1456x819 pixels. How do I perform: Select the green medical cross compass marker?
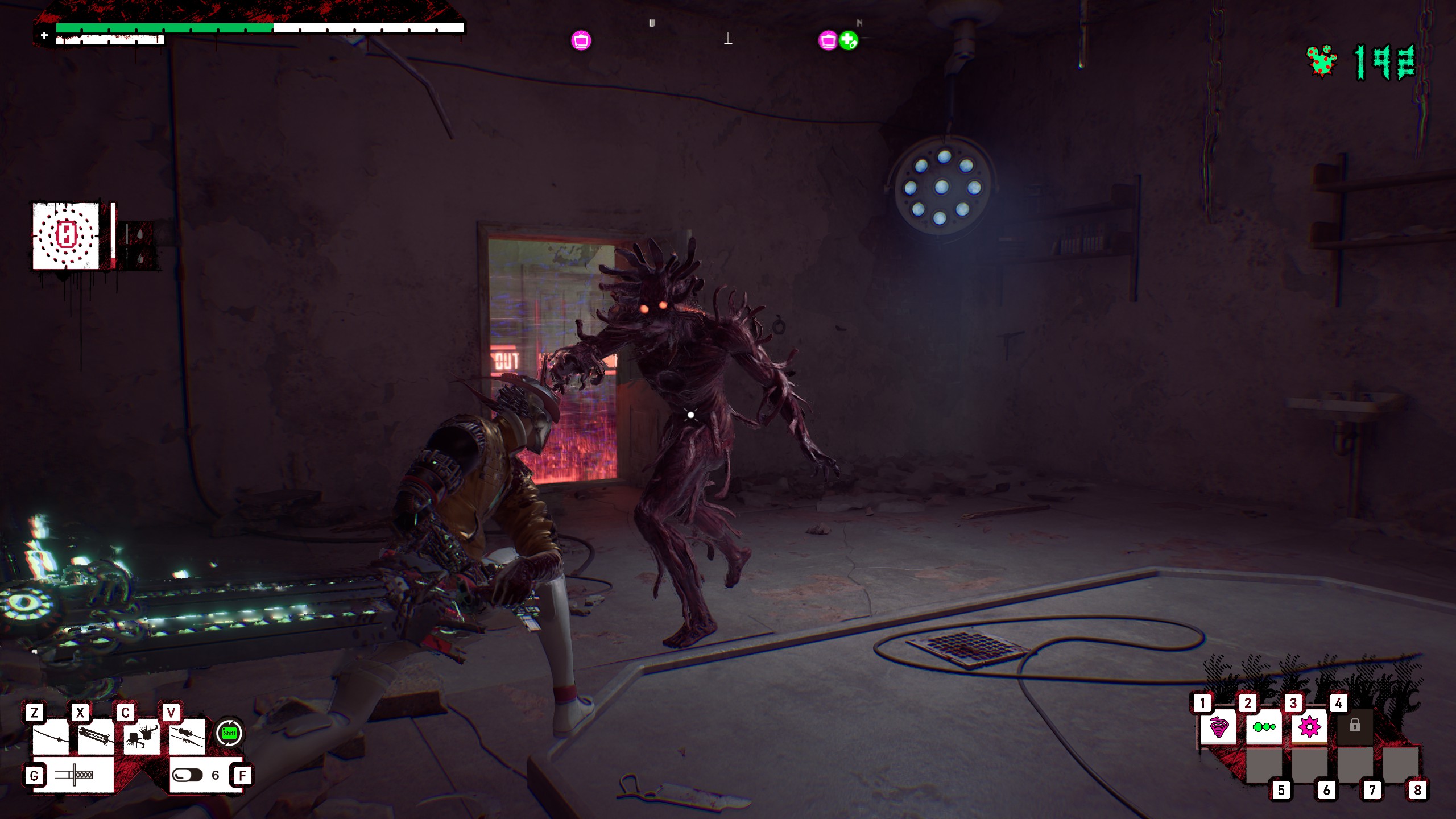click(x=849, y=40)
